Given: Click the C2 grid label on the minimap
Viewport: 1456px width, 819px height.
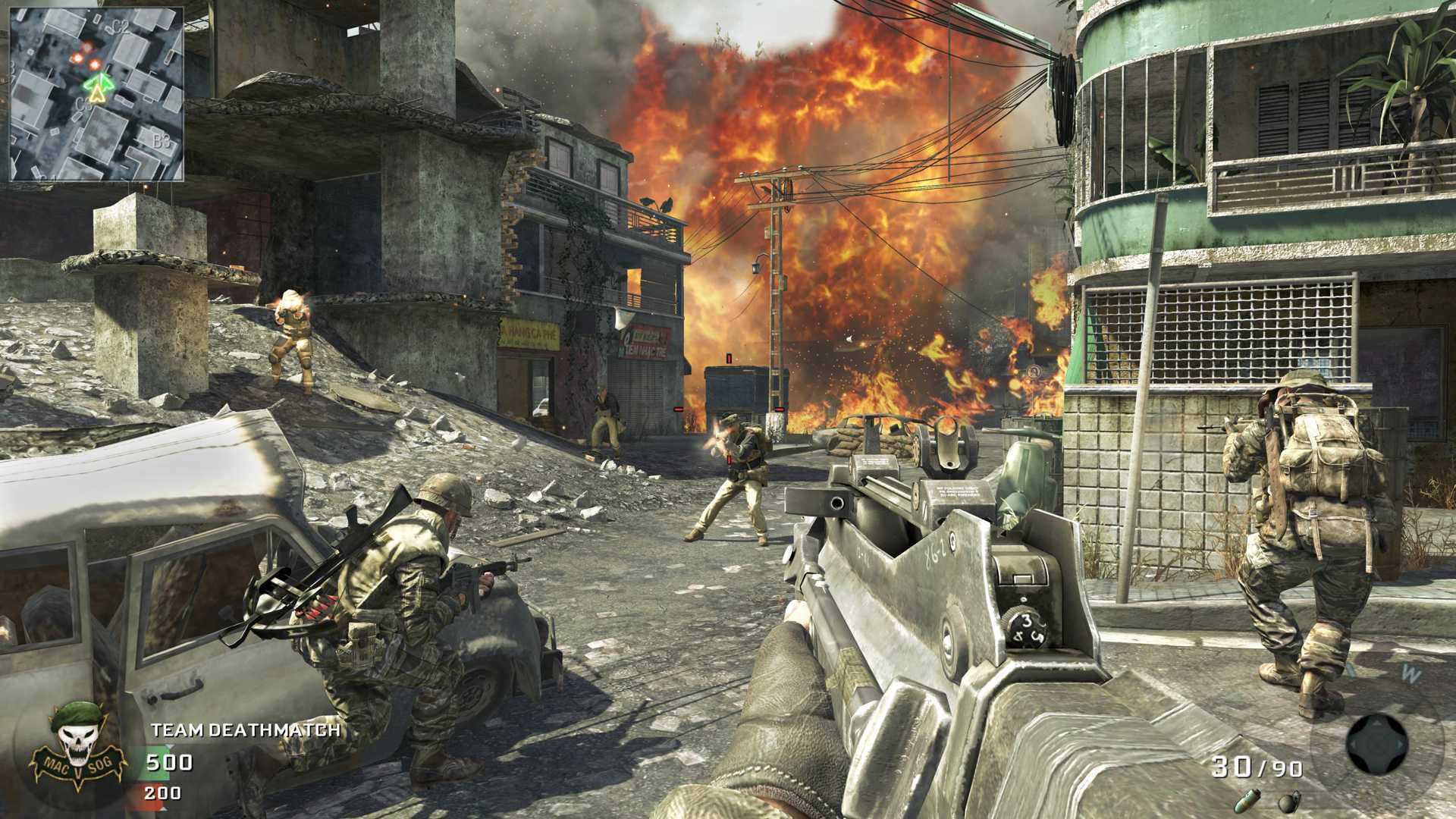Looking at the screenshot, I should 118,27.
